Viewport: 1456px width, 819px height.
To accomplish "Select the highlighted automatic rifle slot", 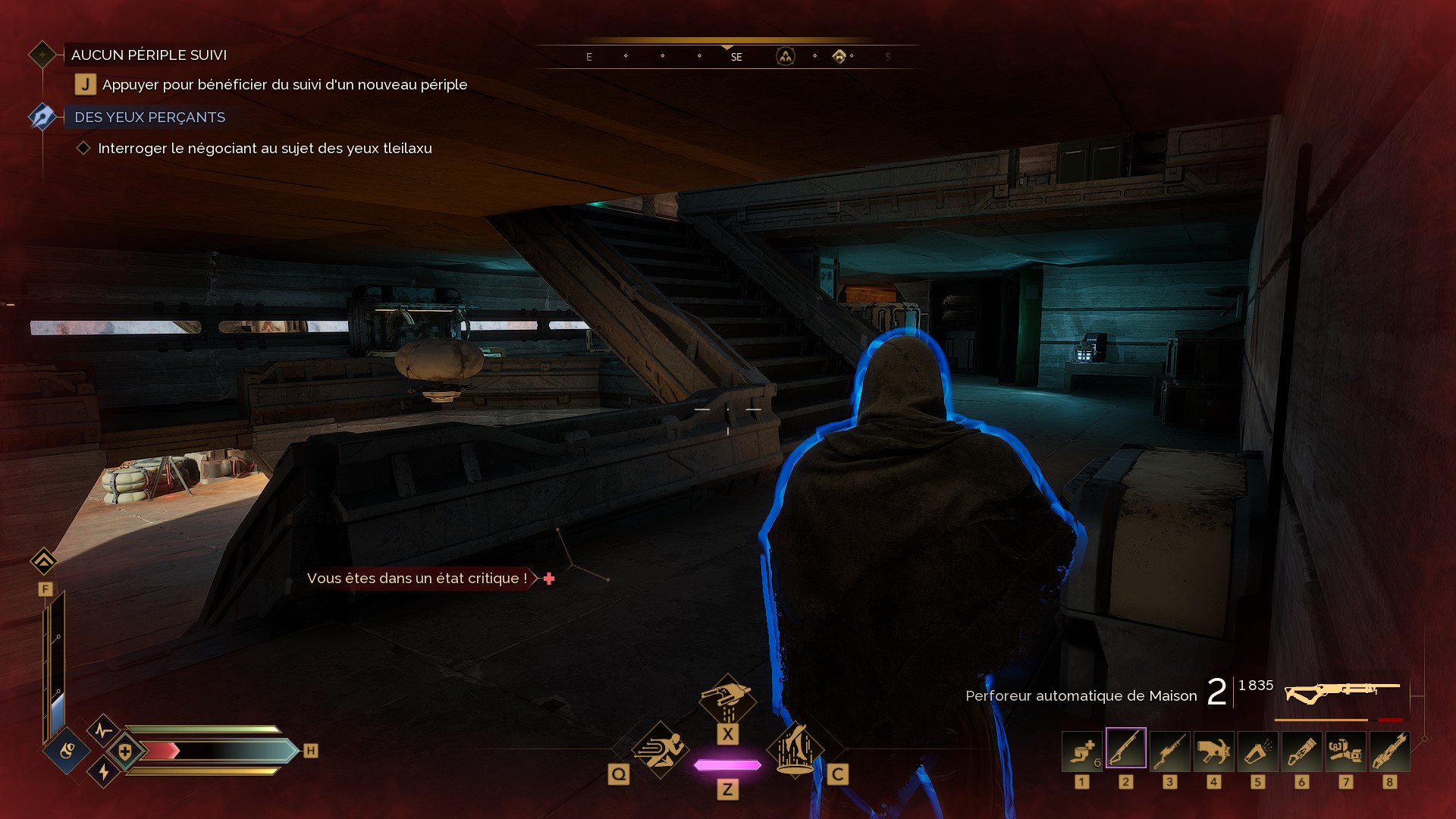I will click(x=1125, y=748).
